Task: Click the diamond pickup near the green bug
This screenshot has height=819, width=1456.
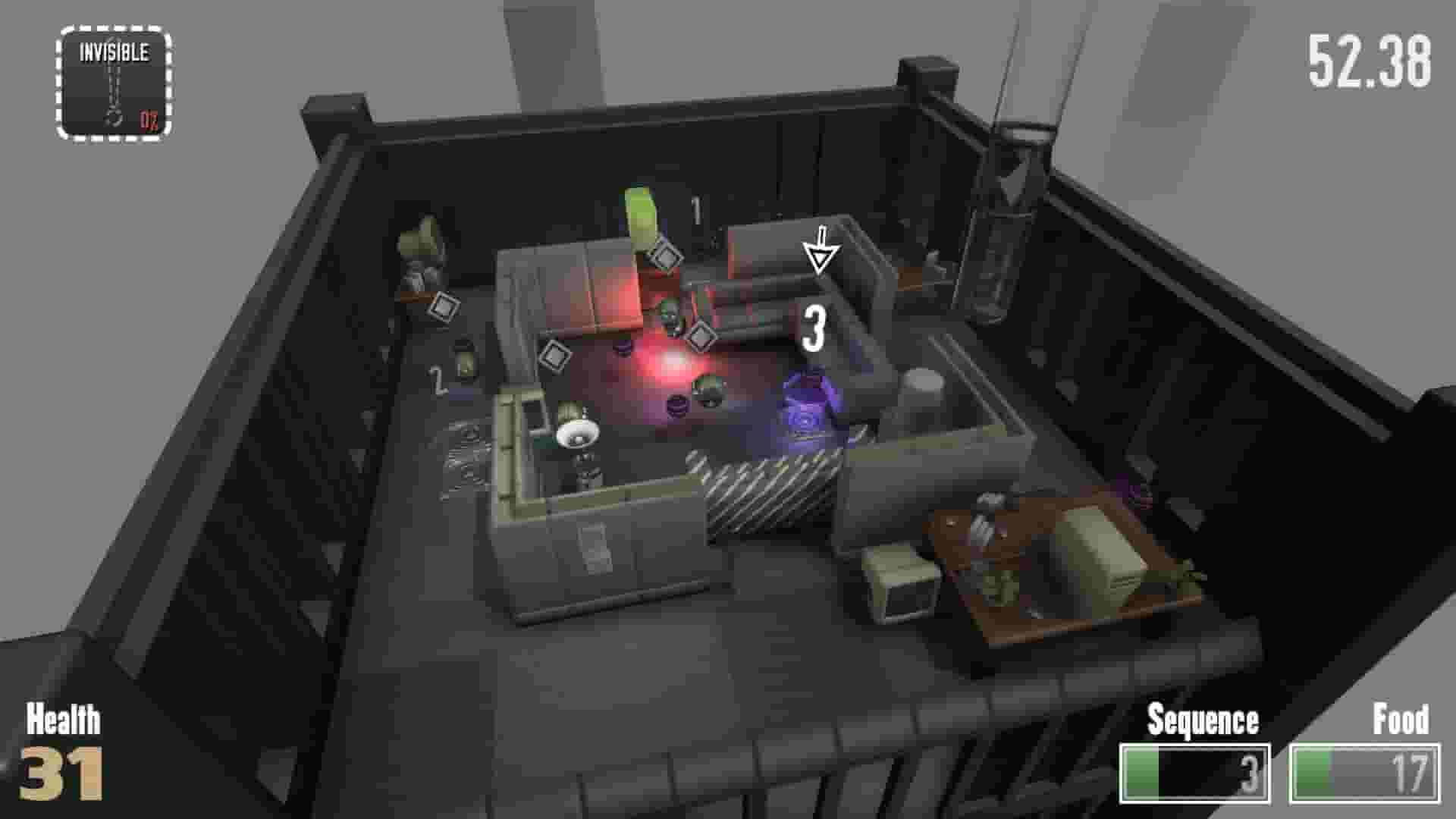Action: [x=665, y=258]
